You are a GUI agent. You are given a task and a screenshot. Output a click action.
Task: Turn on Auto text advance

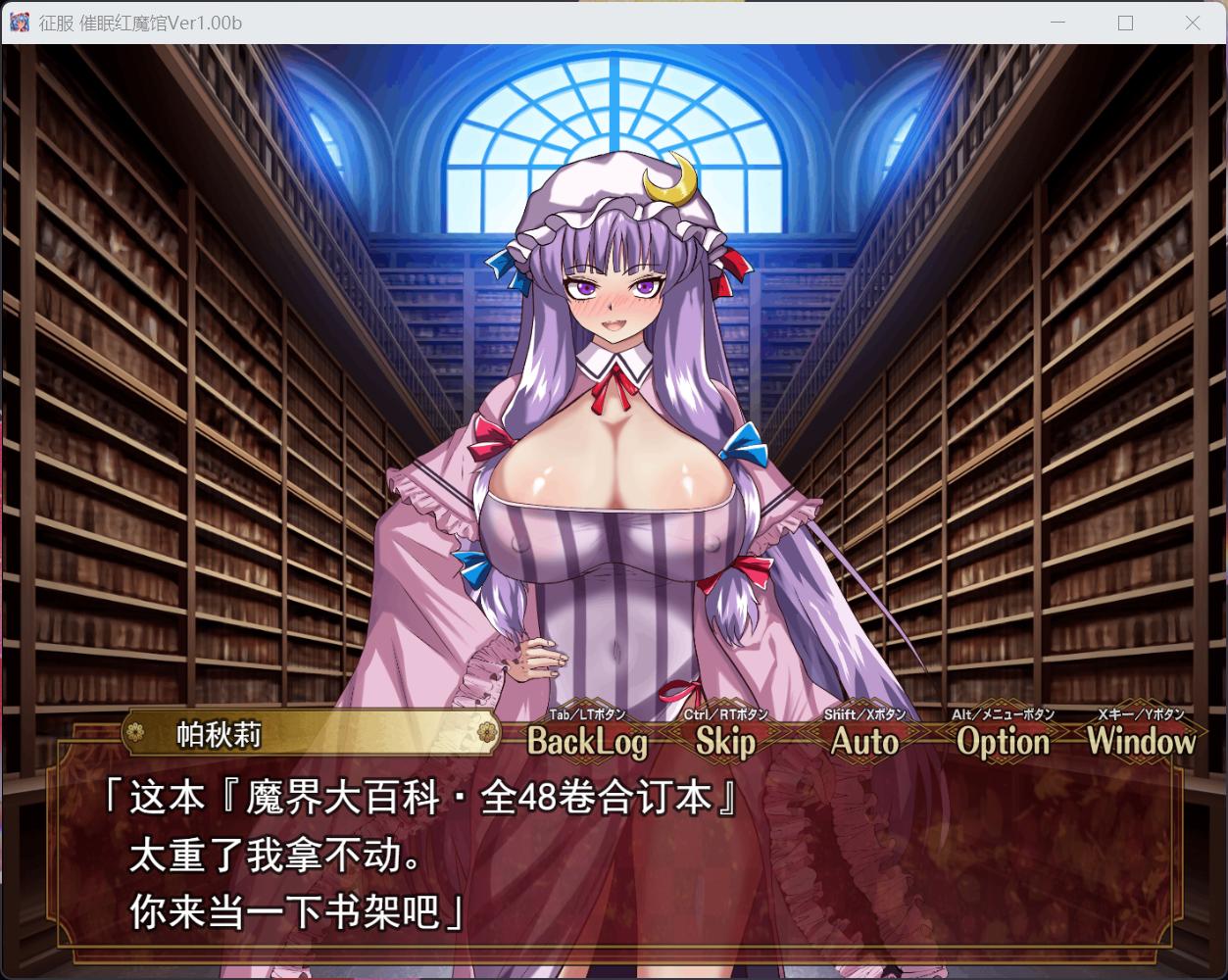pyautogui.click(x=864, y=742)
